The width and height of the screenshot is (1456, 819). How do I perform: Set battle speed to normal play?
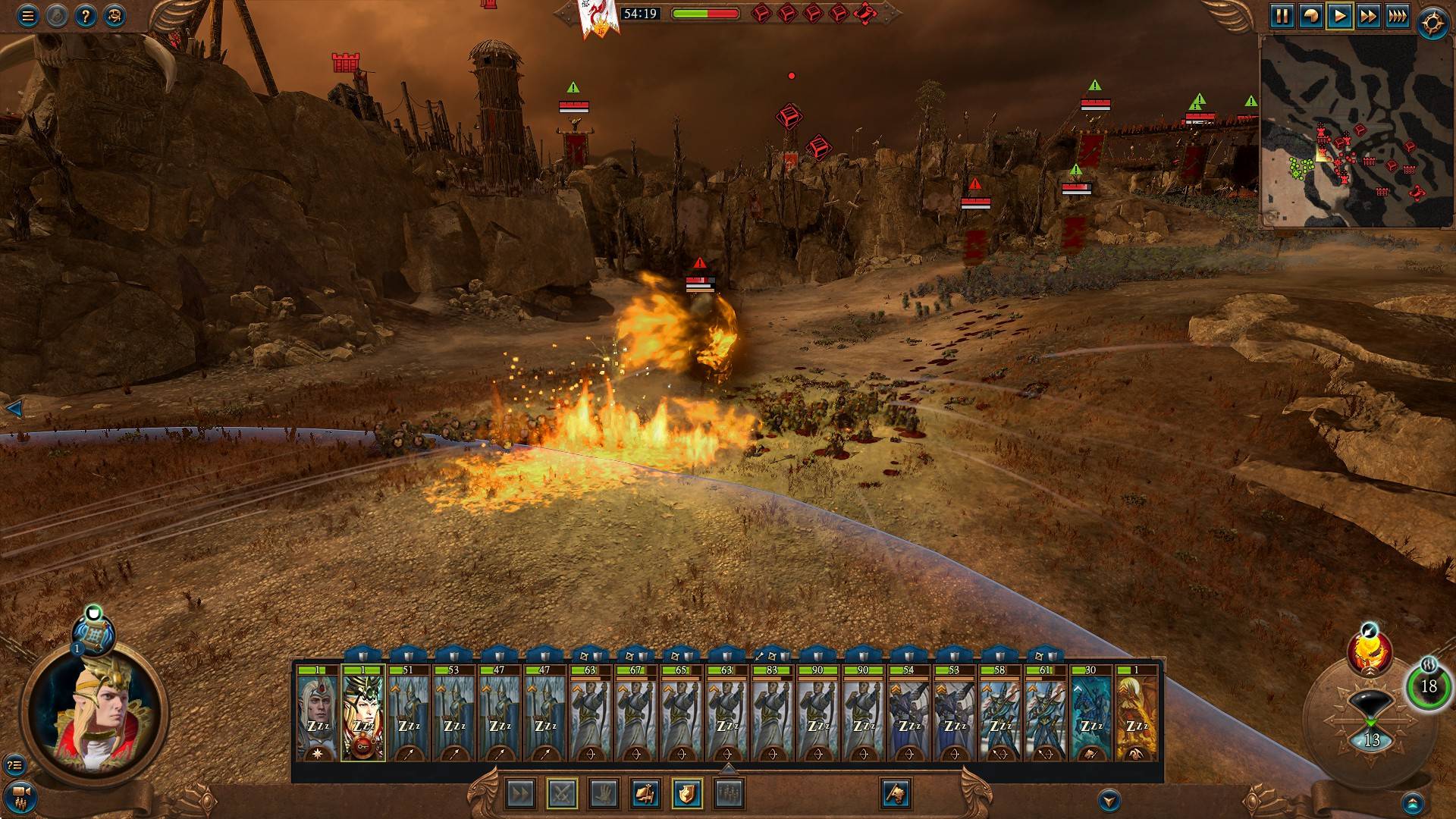pyautogui.click(x=1339, y=16)
